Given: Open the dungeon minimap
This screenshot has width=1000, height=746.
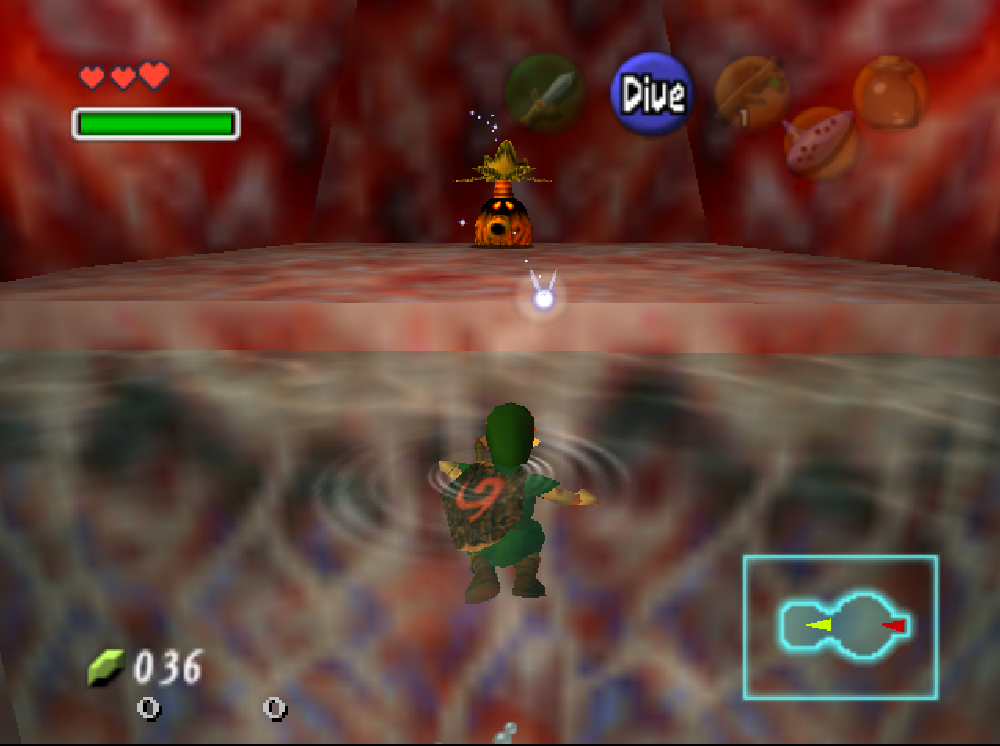Looking at the screenshot, I should (840, 627).
